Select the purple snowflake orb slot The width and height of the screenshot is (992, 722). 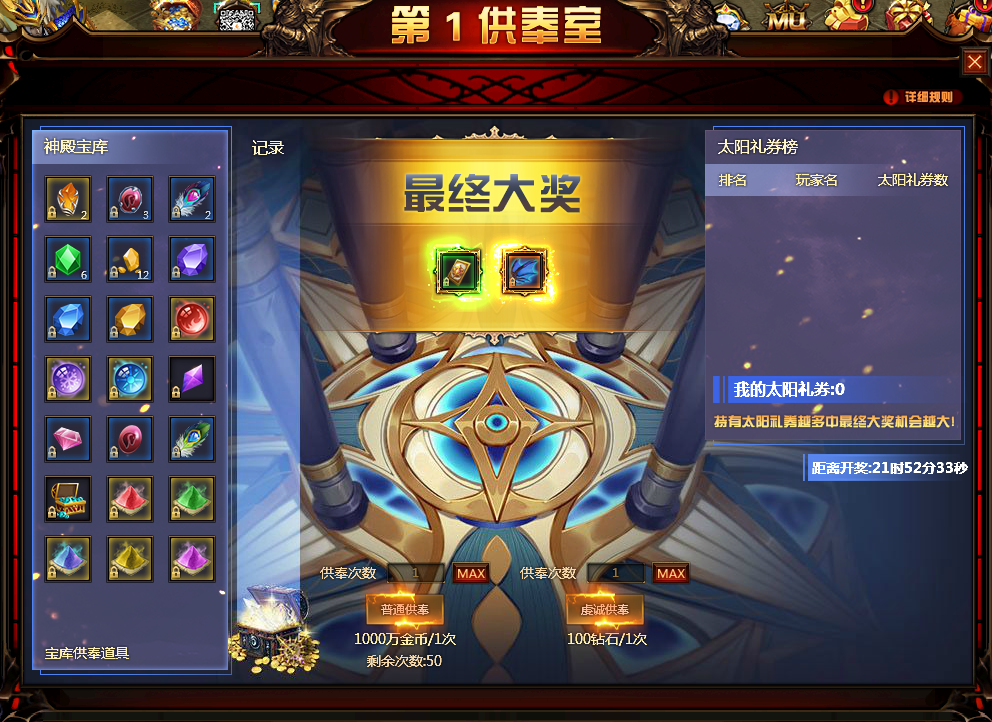click(68, 379)
